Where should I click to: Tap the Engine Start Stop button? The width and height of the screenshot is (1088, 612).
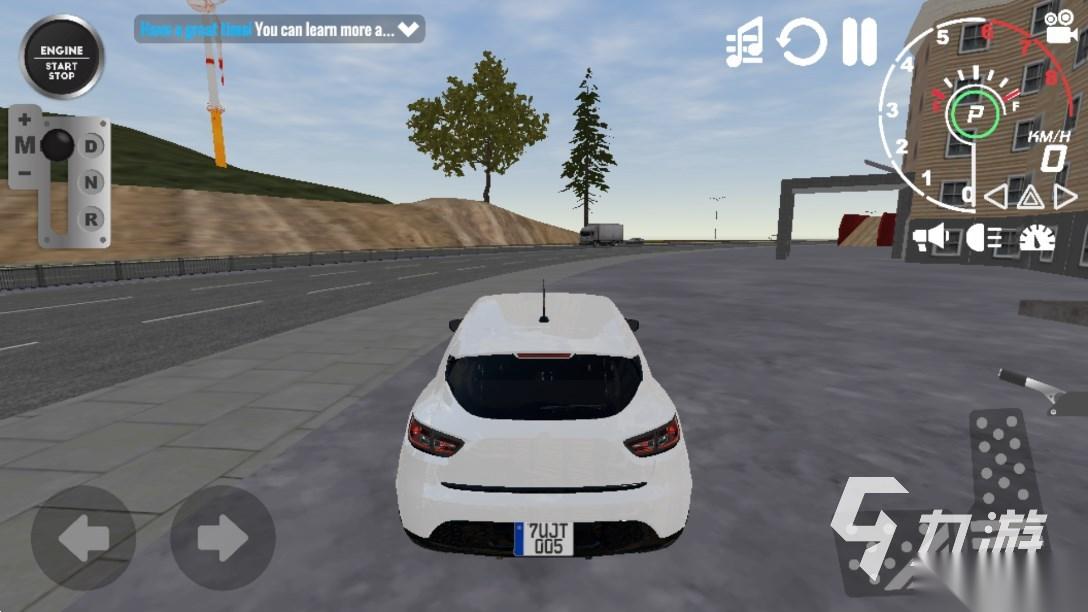click(61, 56)
